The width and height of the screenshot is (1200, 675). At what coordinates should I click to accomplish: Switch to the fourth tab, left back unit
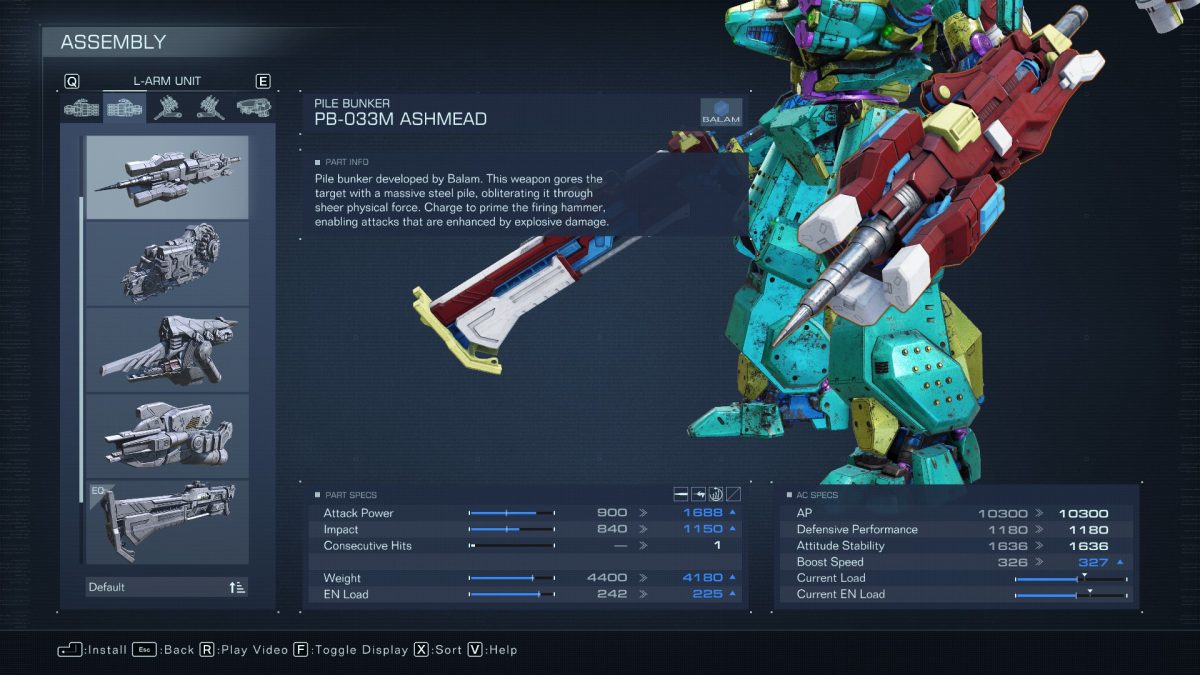pyautogui.click(x=210, y=107)
